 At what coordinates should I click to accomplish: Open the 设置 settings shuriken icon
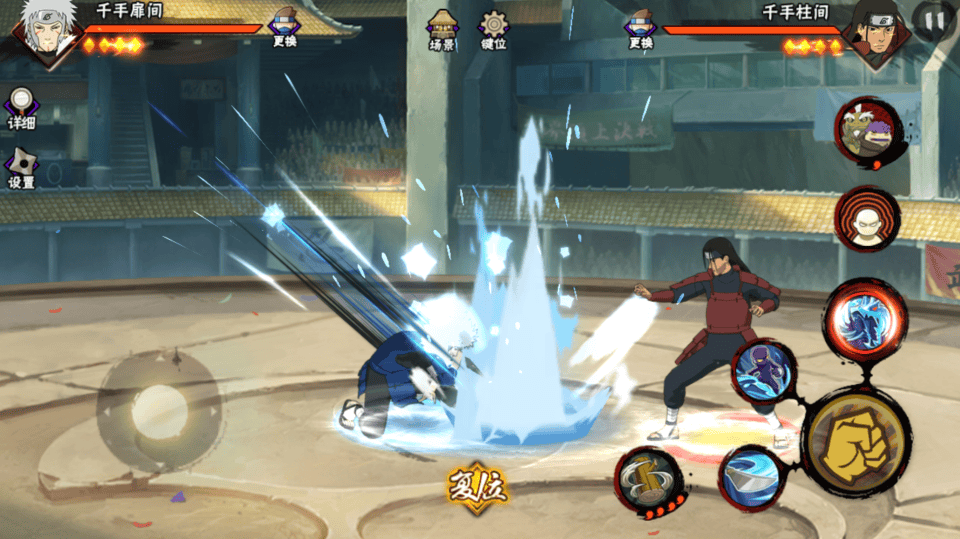coord(21,168)
